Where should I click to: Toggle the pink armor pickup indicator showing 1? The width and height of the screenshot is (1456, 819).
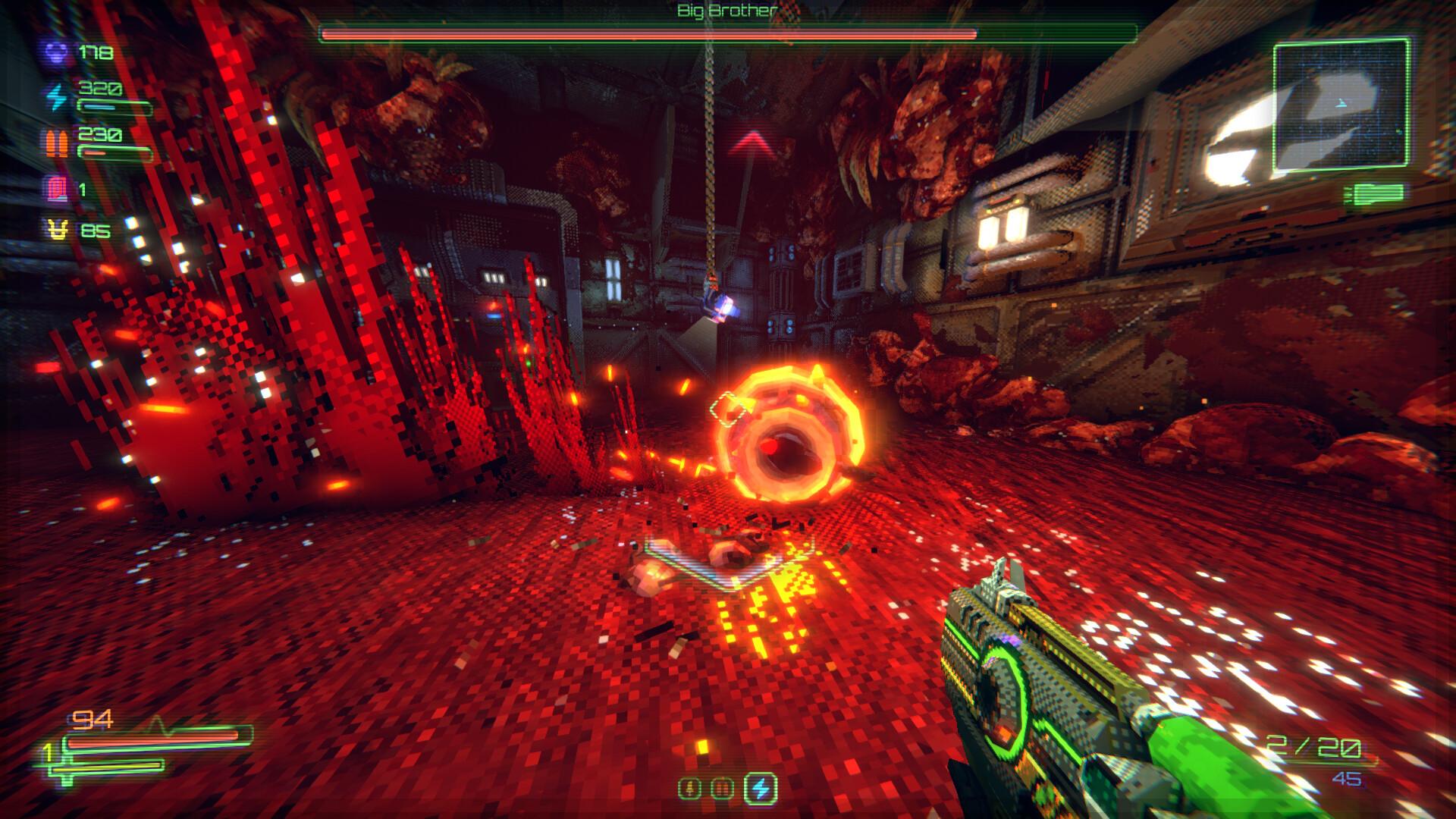pos(56,189)
